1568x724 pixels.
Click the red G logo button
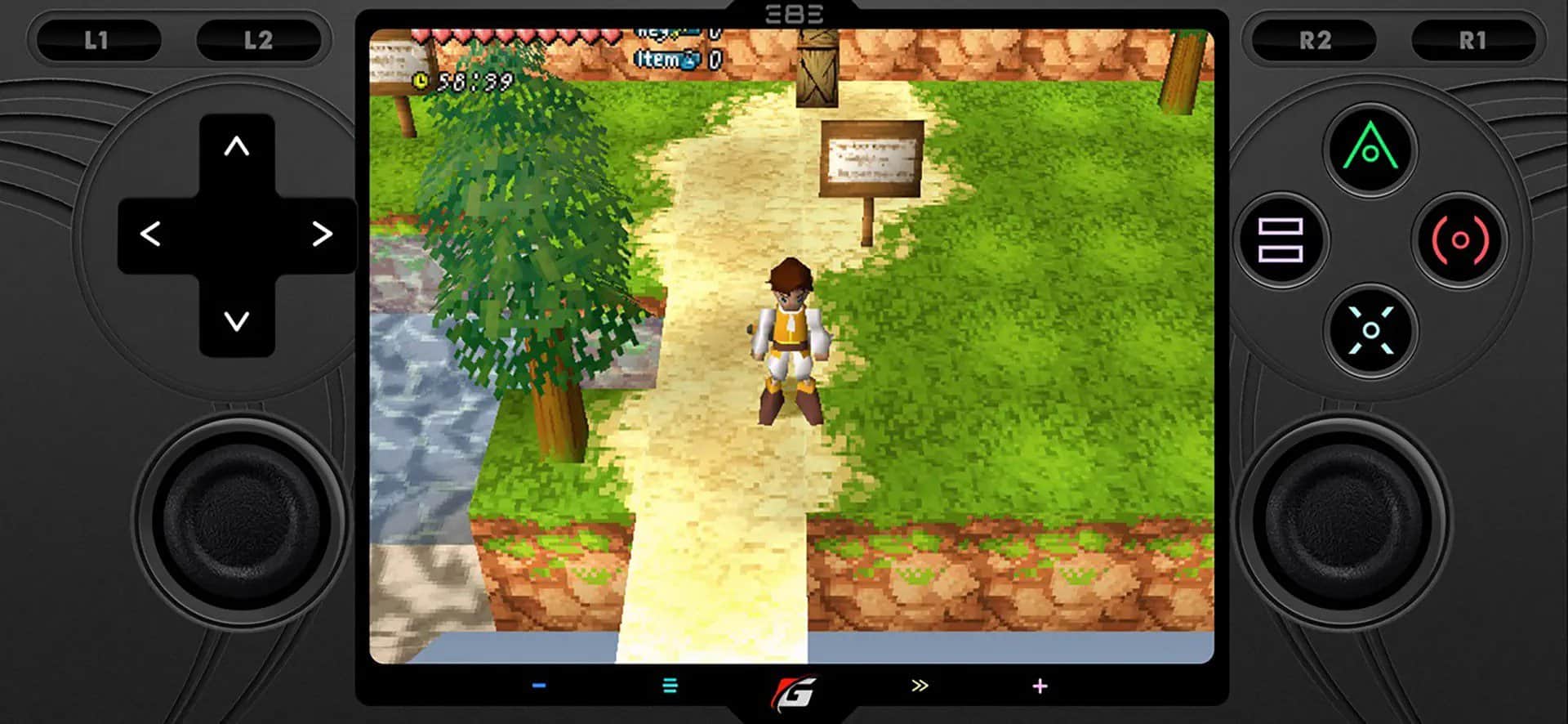(794, 692)
